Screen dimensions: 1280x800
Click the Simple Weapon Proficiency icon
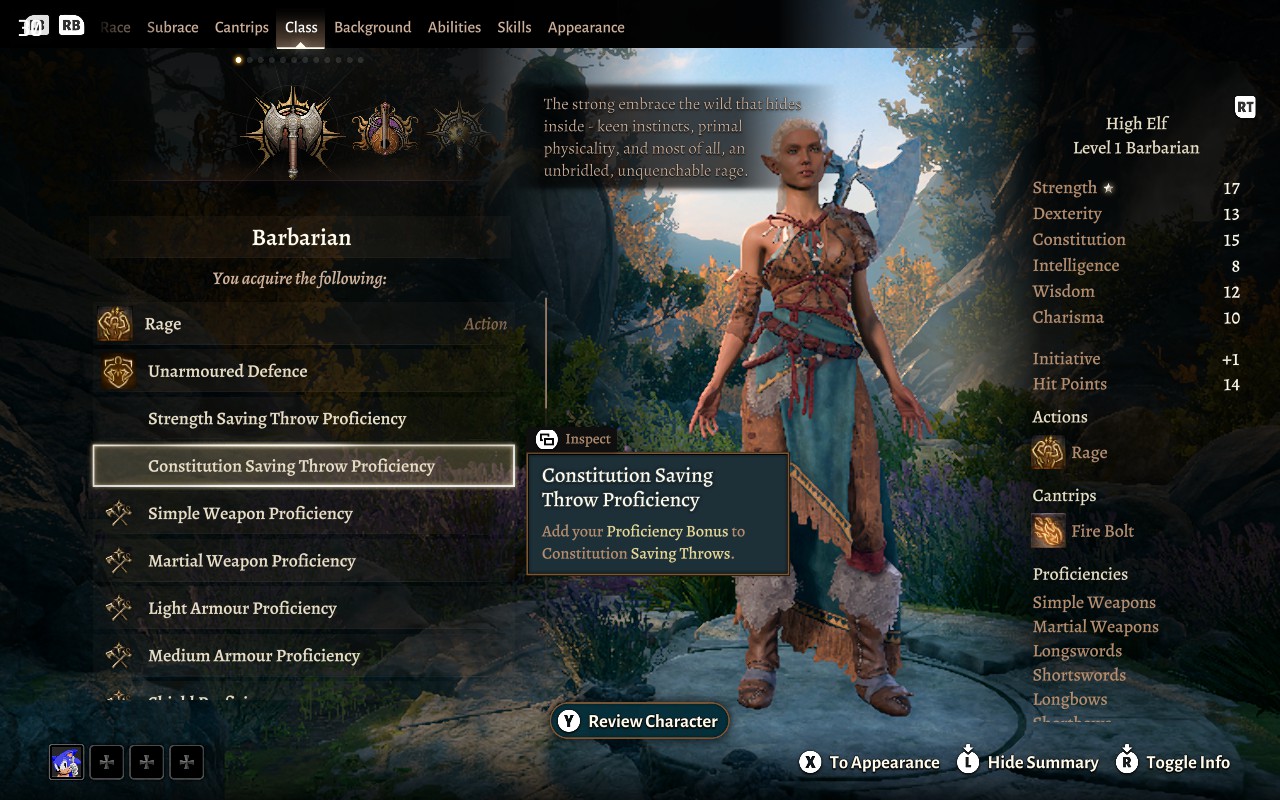pyautogui.click(x=120, y=513)
